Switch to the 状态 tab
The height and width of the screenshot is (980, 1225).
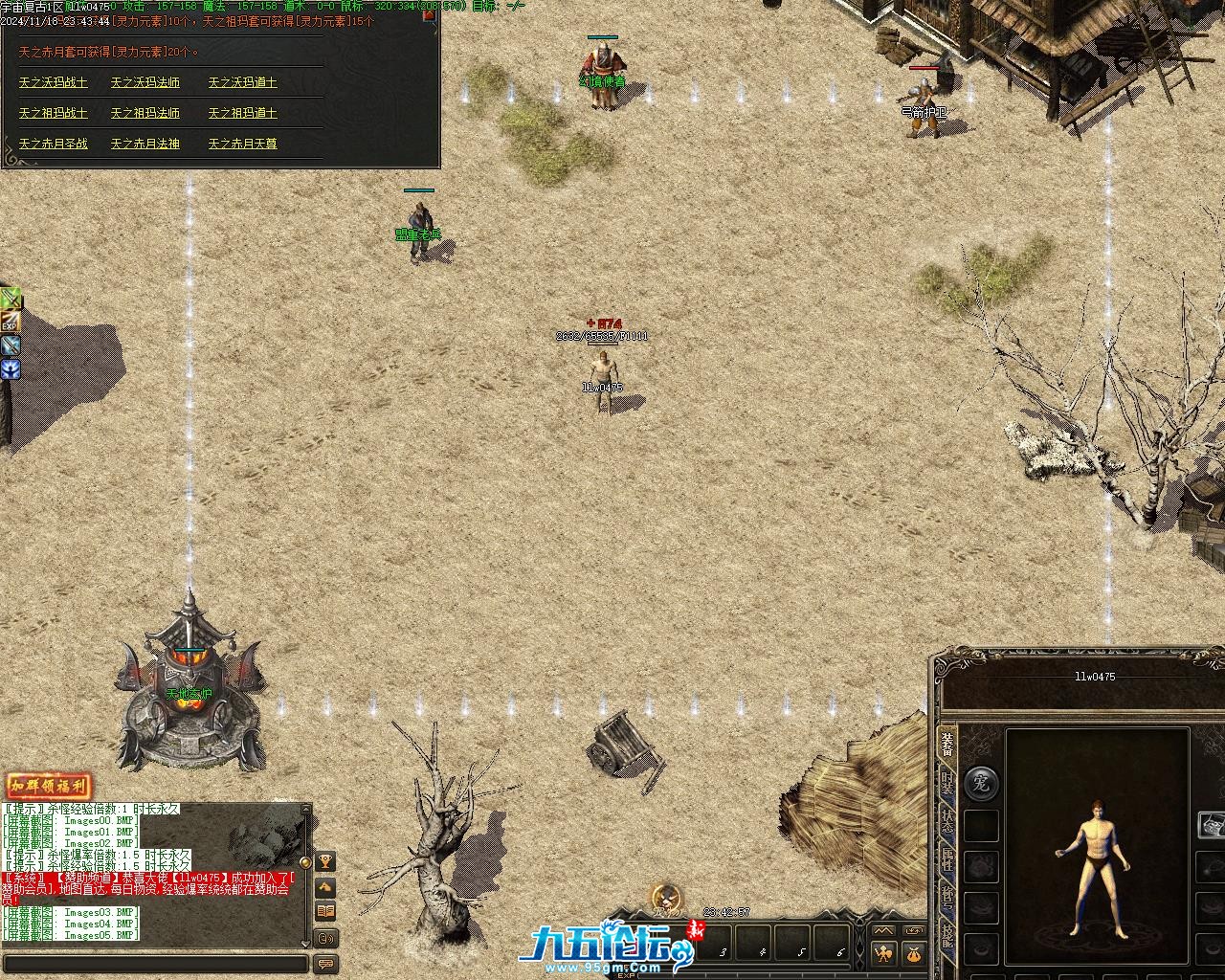(x=947, y=822)
